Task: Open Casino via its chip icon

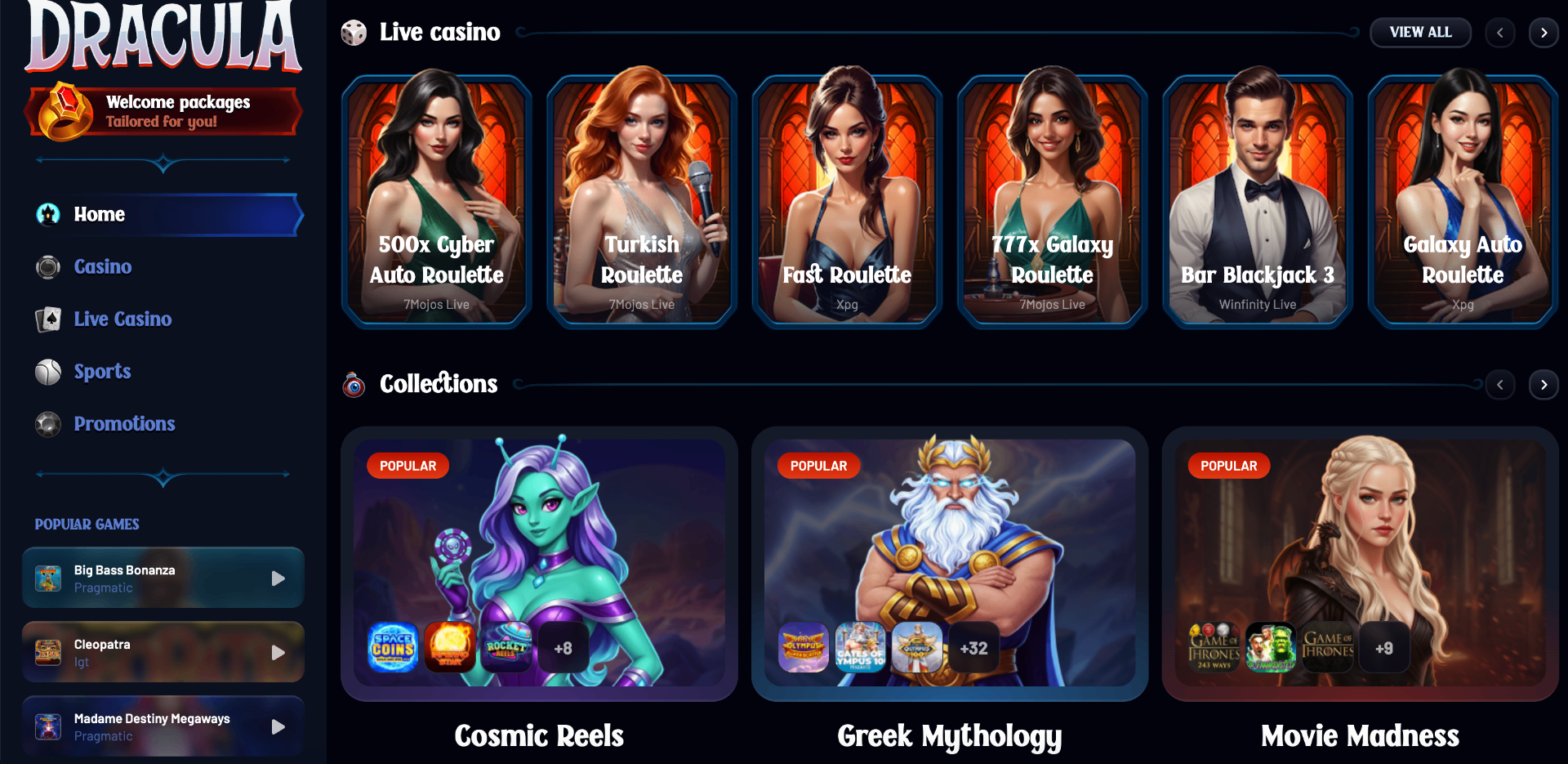Action: pos(47,266)
